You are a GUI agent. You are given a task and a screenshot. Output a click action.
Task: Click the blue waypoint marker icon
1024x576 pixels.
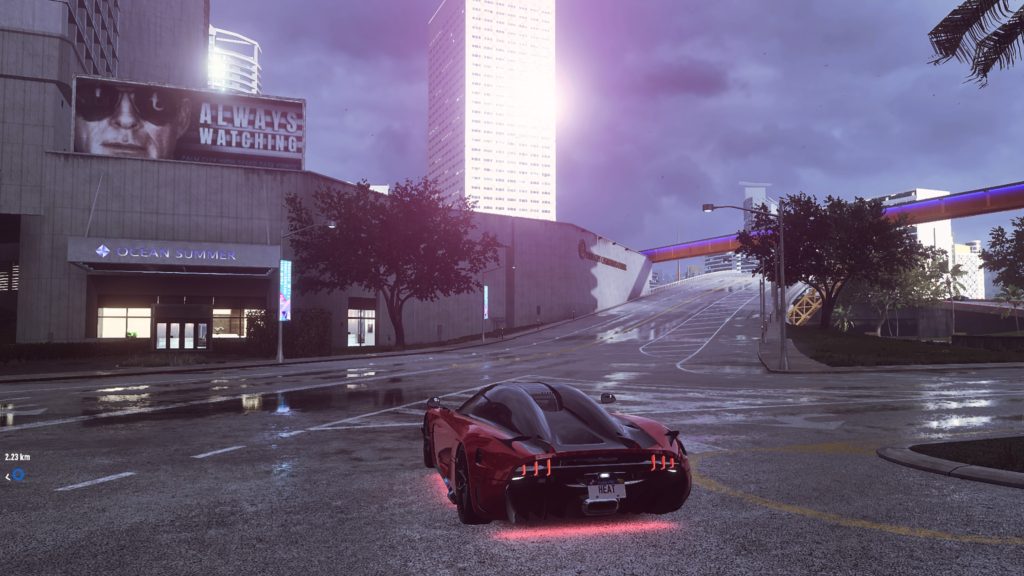(17, 474)
